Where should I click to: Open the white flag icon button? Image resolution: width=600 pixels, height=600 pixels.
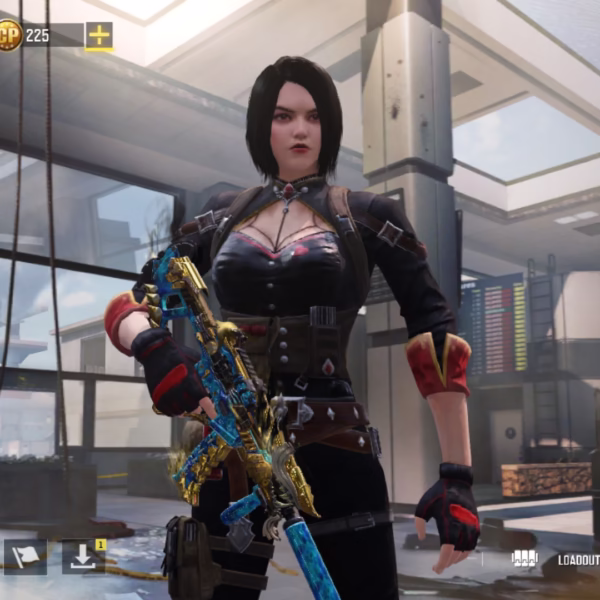(25, 556)
